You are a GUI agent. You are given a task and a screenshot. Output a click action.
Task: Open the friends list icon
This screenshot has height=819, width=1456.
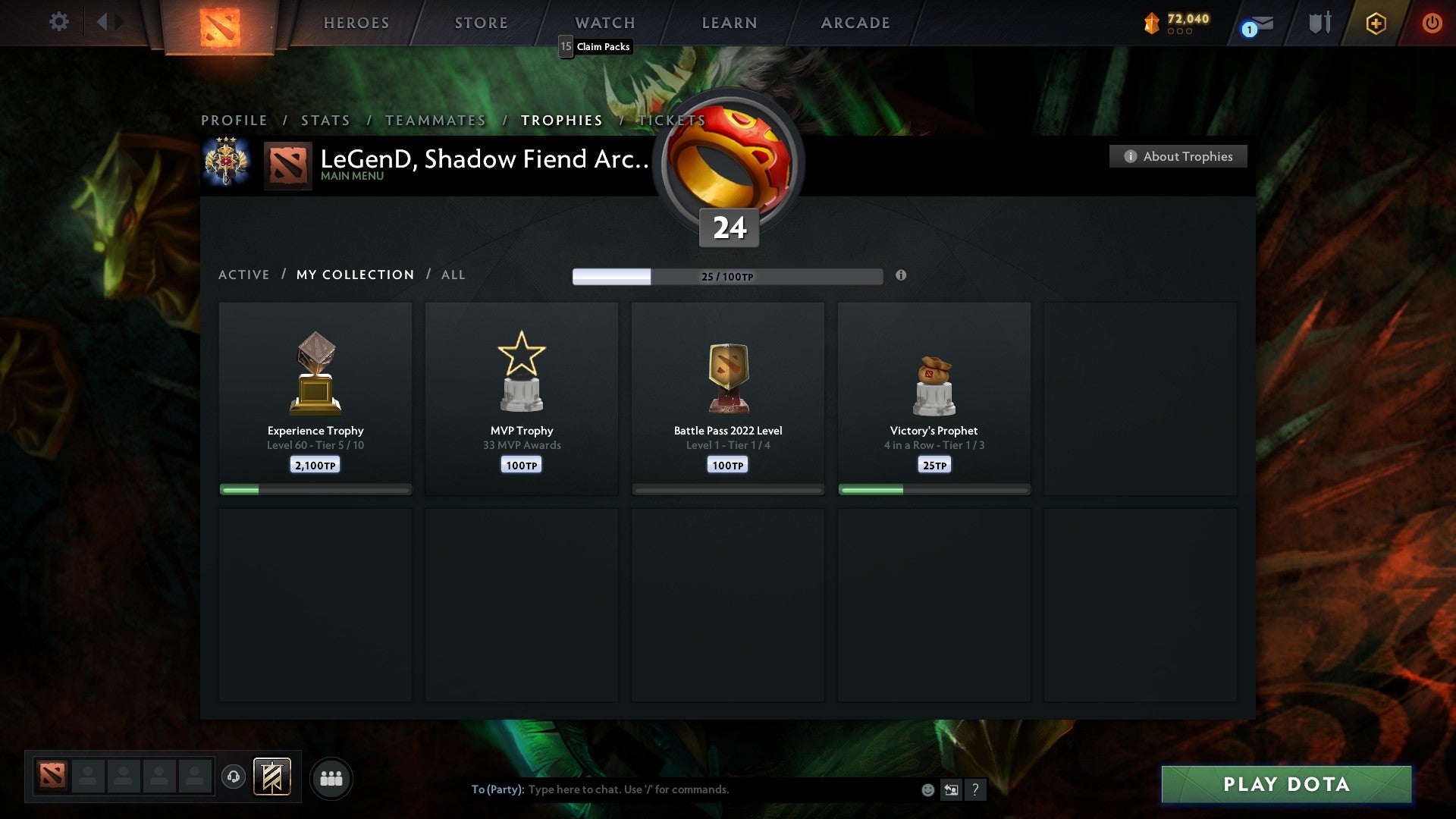[x=331, y=777]
